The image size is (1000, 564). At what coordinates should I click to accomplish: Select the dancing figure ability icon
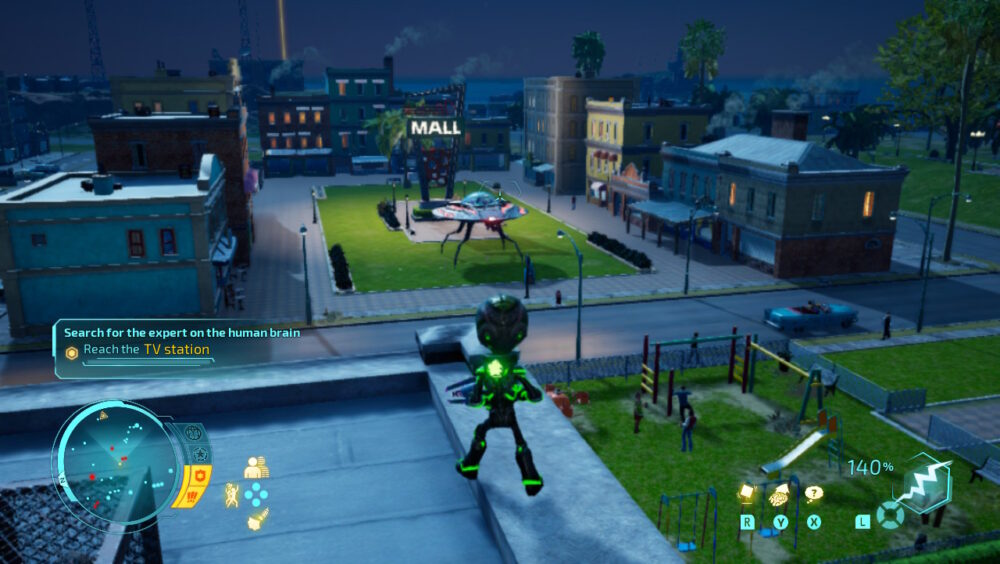(232, 494)
